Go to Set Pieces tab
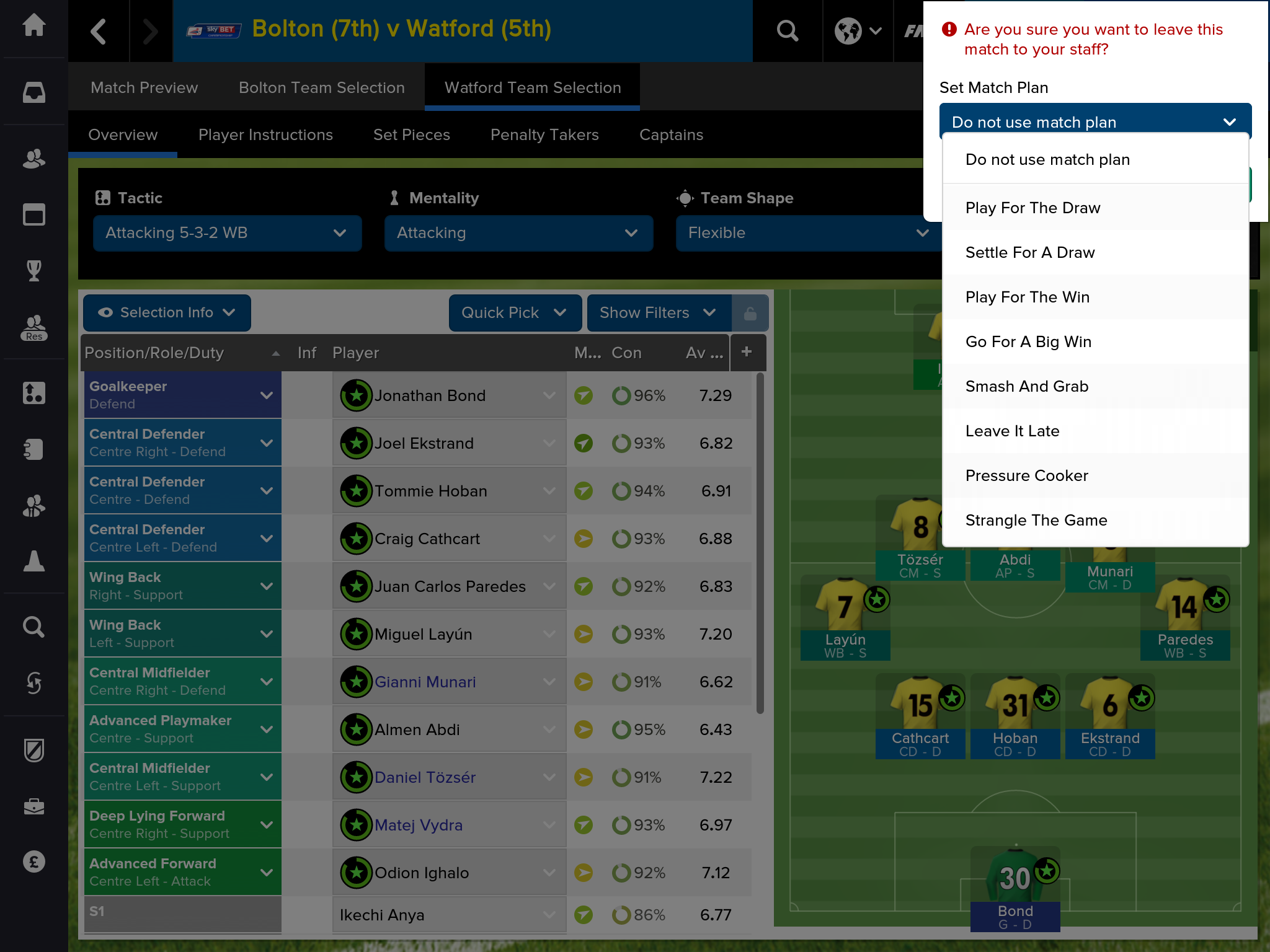 click(x=411, y=134)
